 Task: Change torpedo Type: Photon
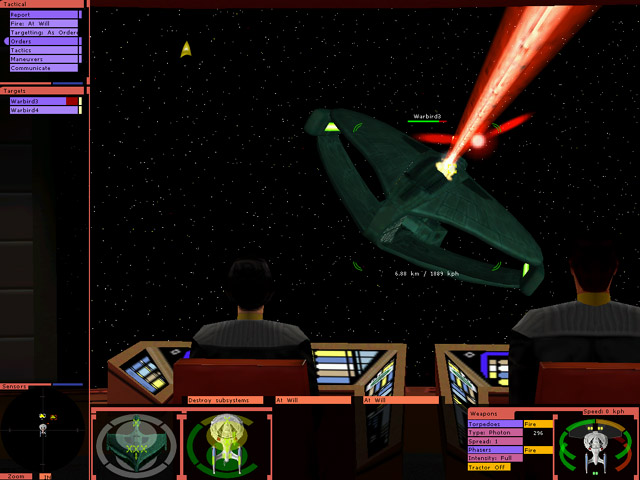(x=494, y=432)
